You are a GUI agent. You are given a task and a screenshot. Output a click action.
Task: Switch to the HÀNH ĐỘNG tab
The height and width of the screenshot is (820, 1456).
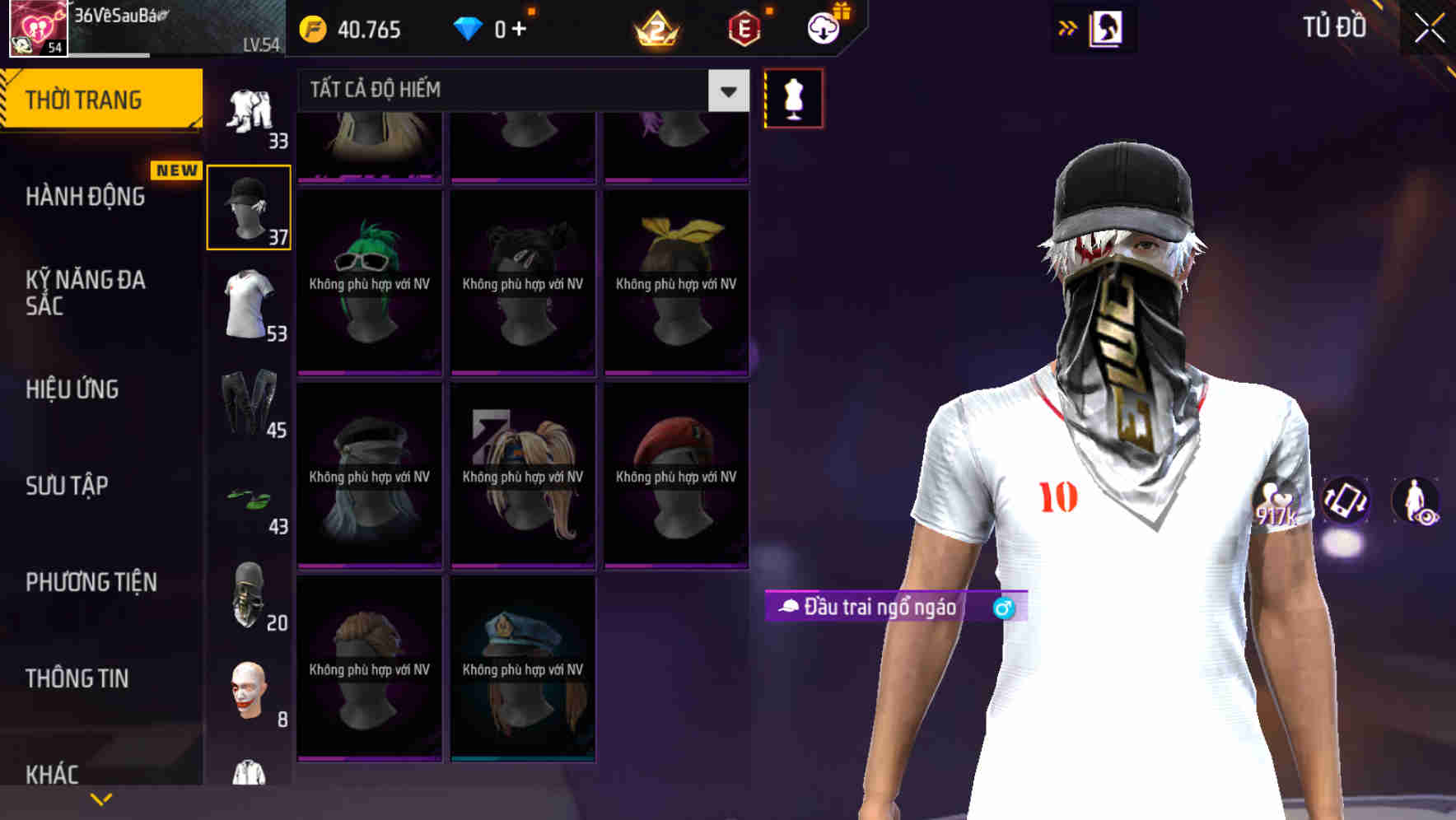click(85, 197)
